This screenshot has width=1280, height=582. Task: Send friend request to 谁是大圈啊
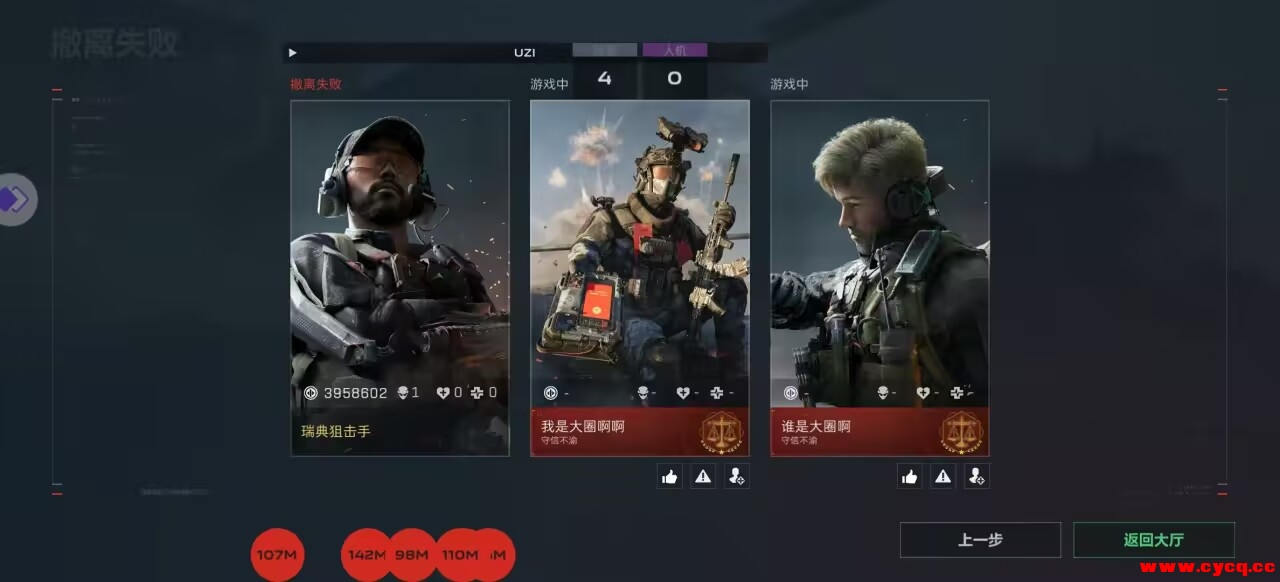[977, 477]
